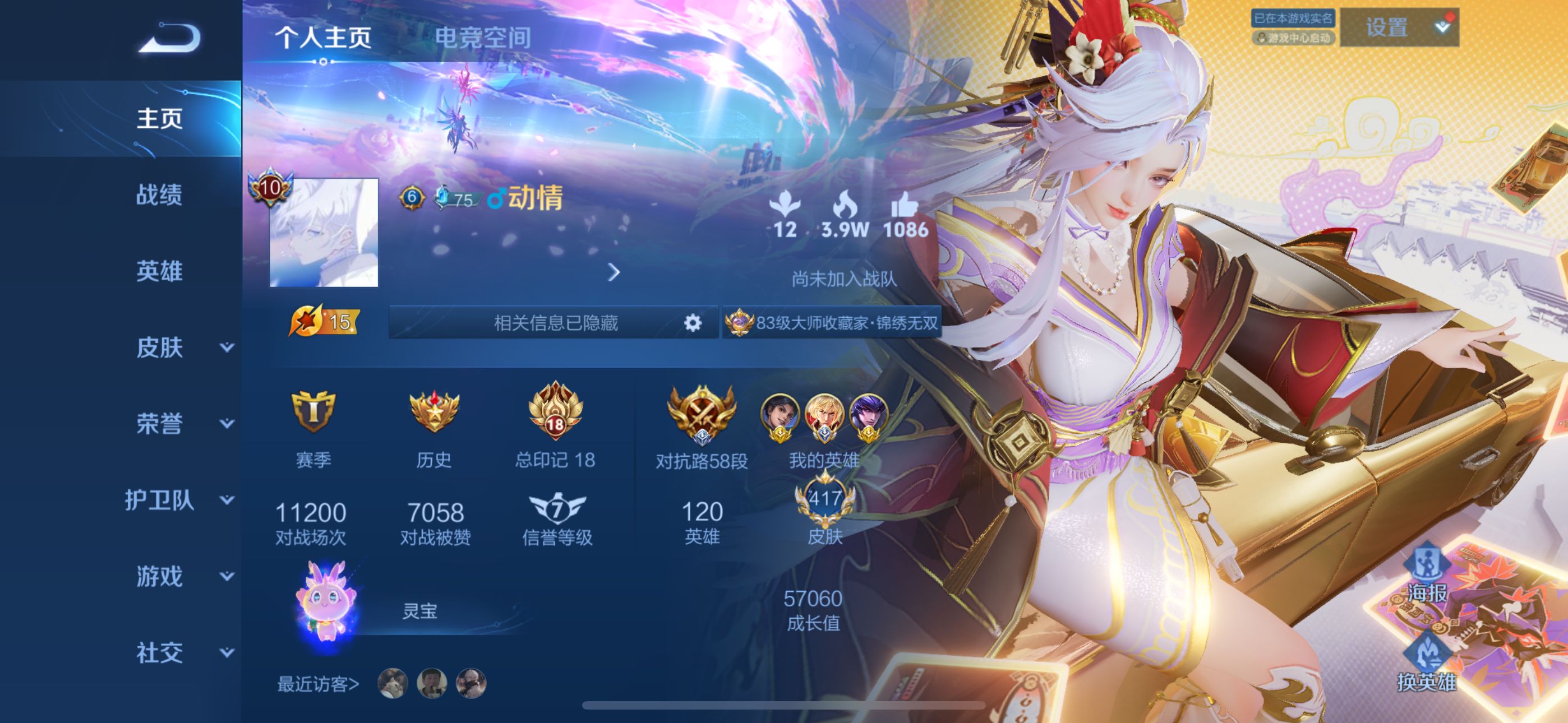This screenshot has width=1568, height=723.
Task: Expand the 游戏 sidebar section
Action: 183,576
